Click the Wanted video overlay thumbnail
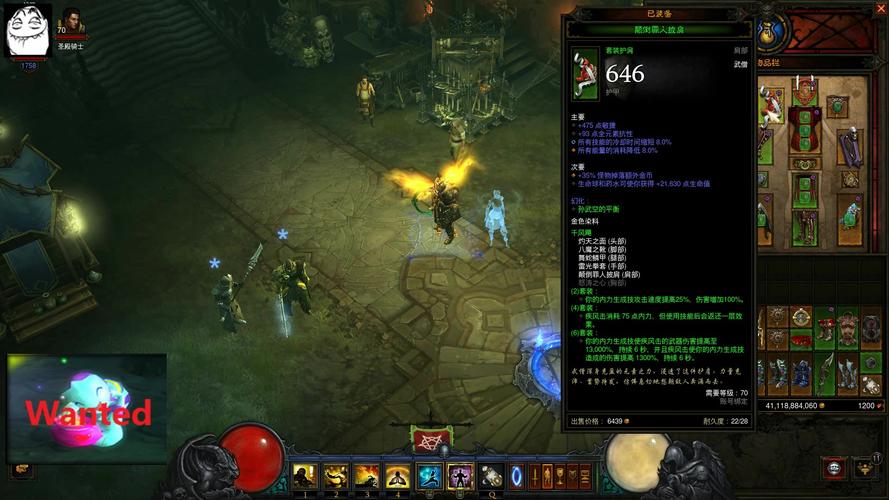 [87, 408]
